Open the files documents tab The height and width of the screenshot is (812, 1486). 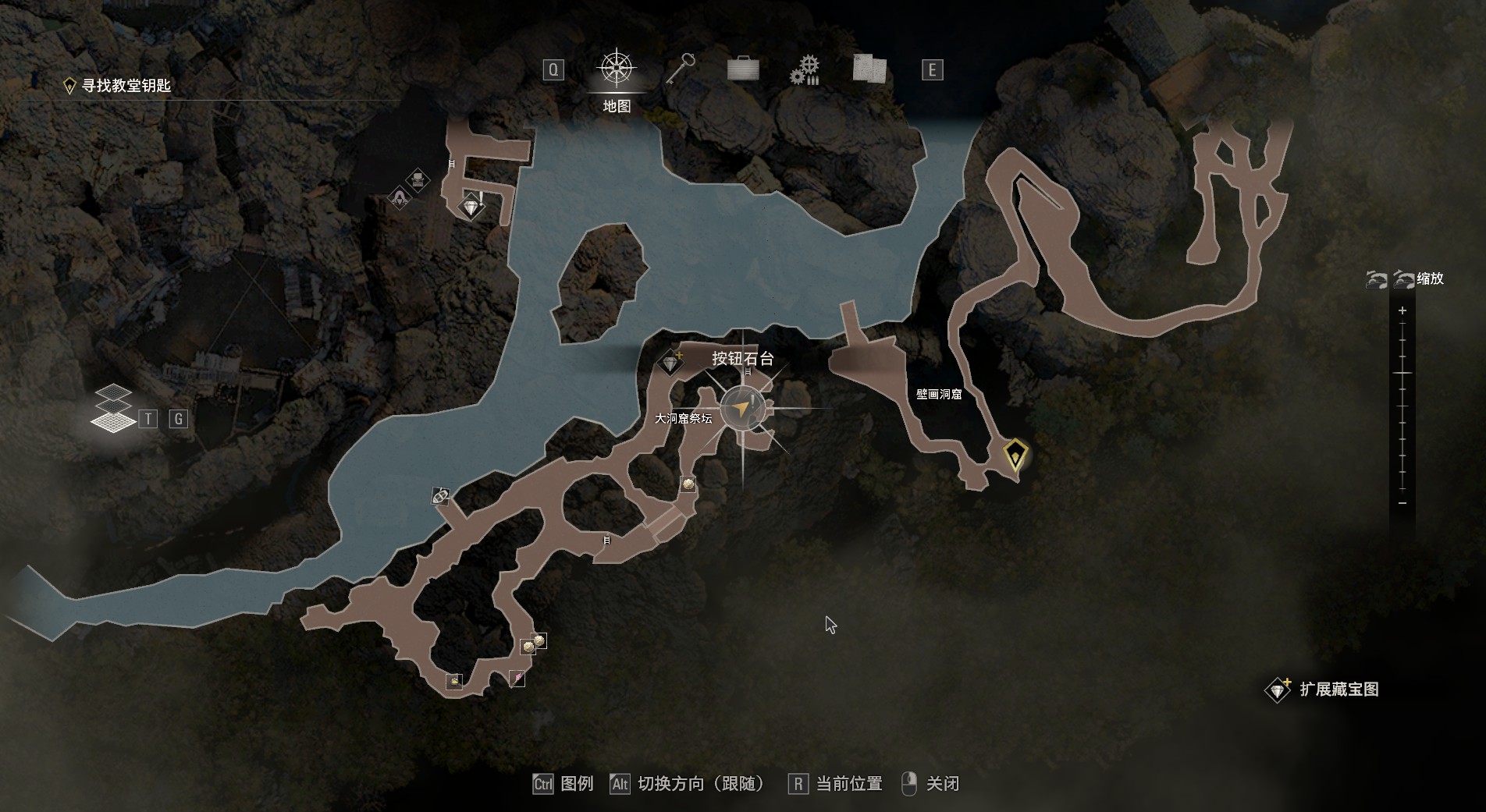point(869,69)
